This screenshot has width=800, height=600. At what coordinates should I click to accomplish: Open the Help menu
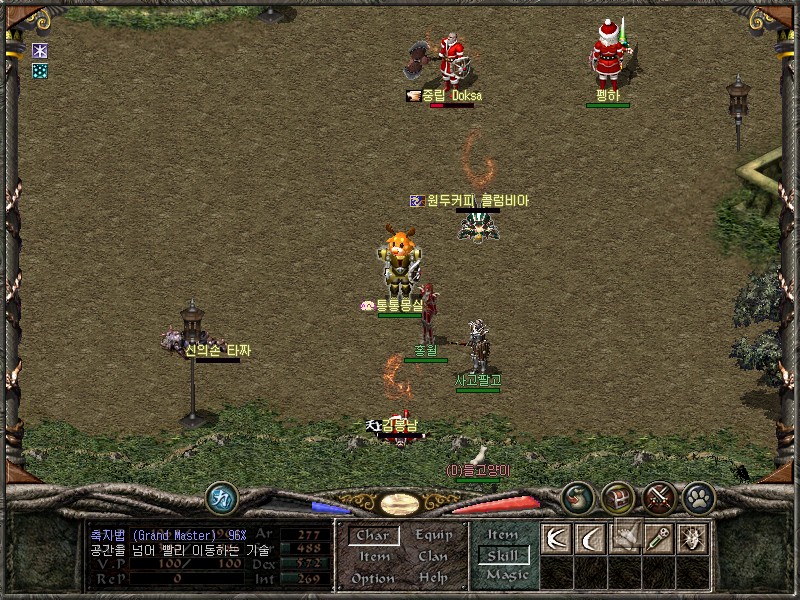click(x=433, y=579)
